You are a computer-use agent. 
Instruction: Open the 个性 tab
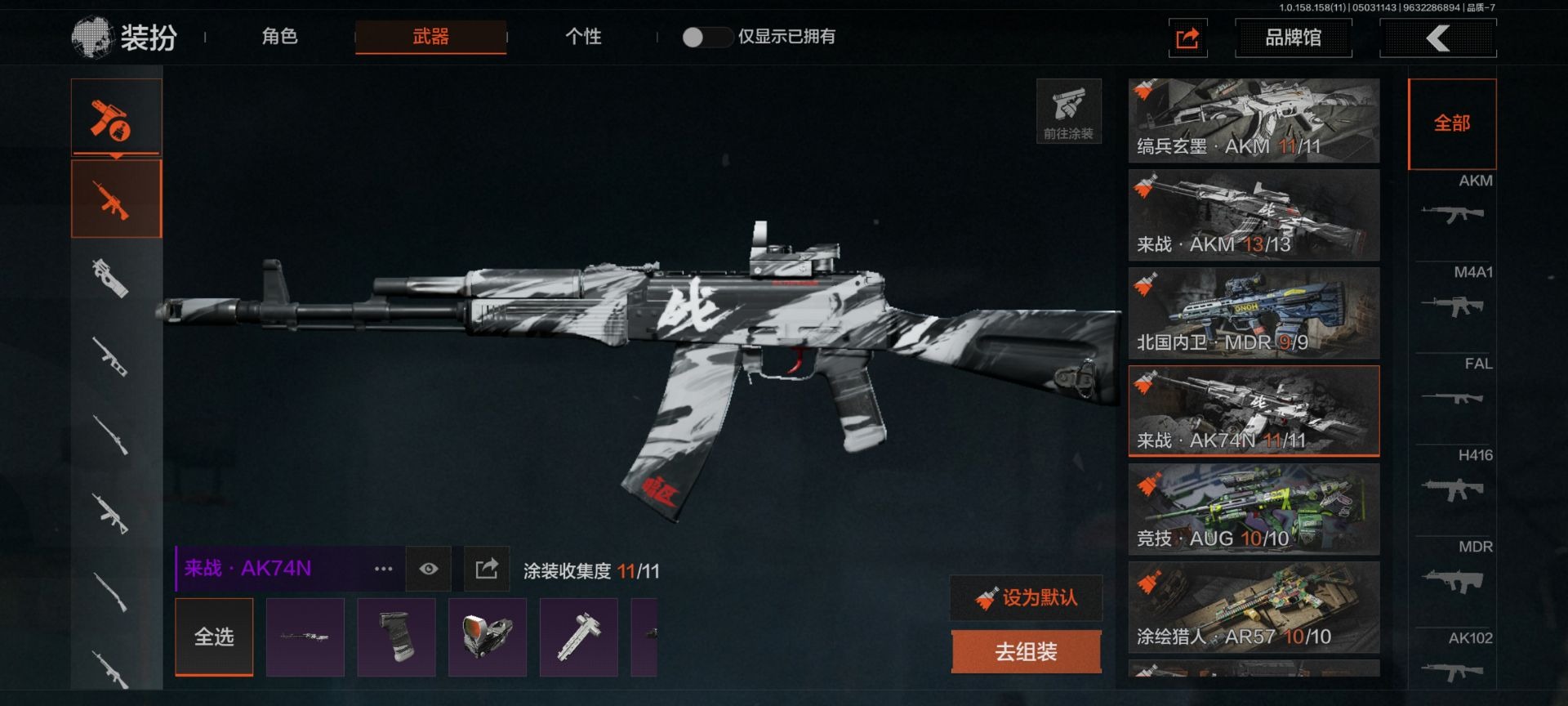tap(583, 37)
